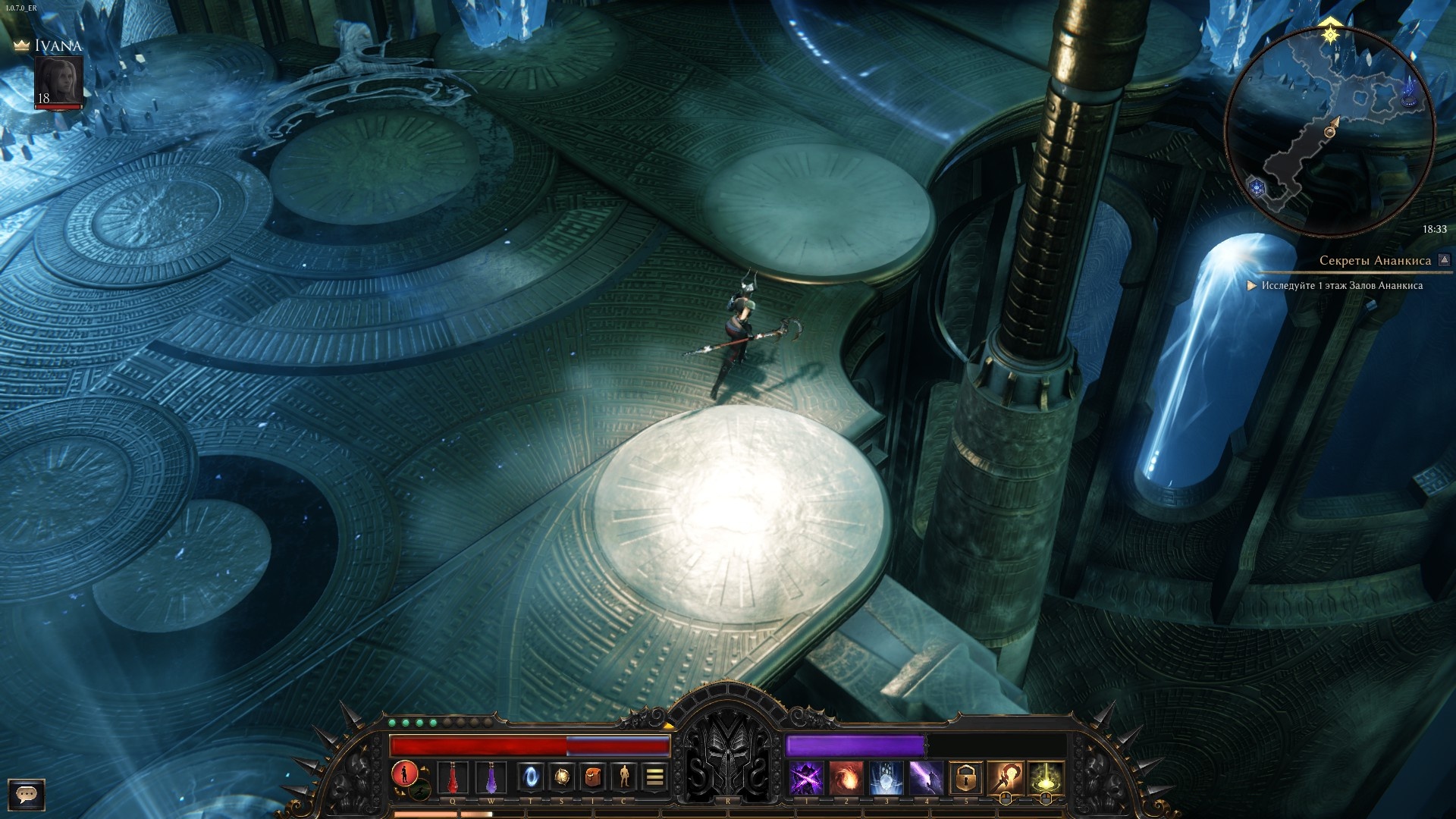Open the inventory bag
Image resolution: width=1456 pixels, height=819 pixels.
(593, 777)
